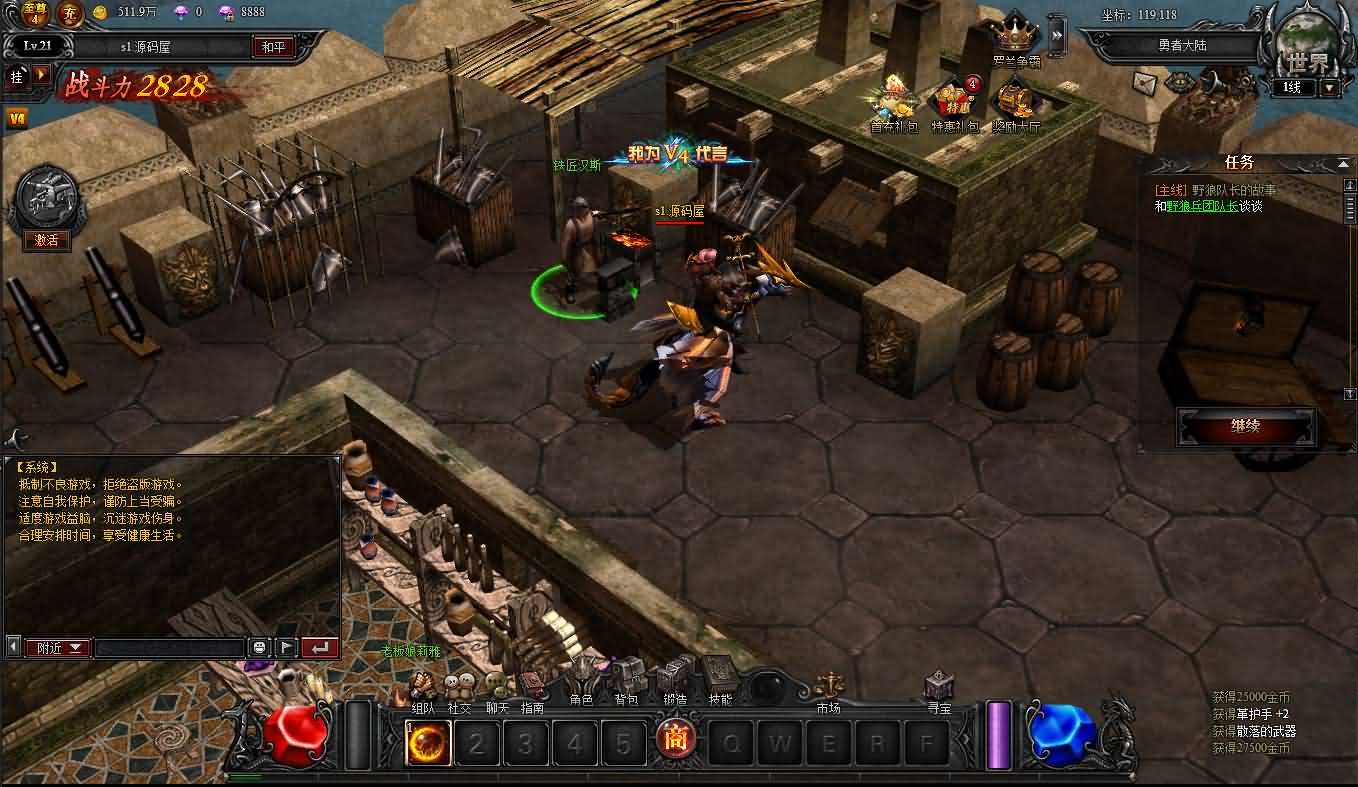Click the round red 商 shop button

coord(677,741)
